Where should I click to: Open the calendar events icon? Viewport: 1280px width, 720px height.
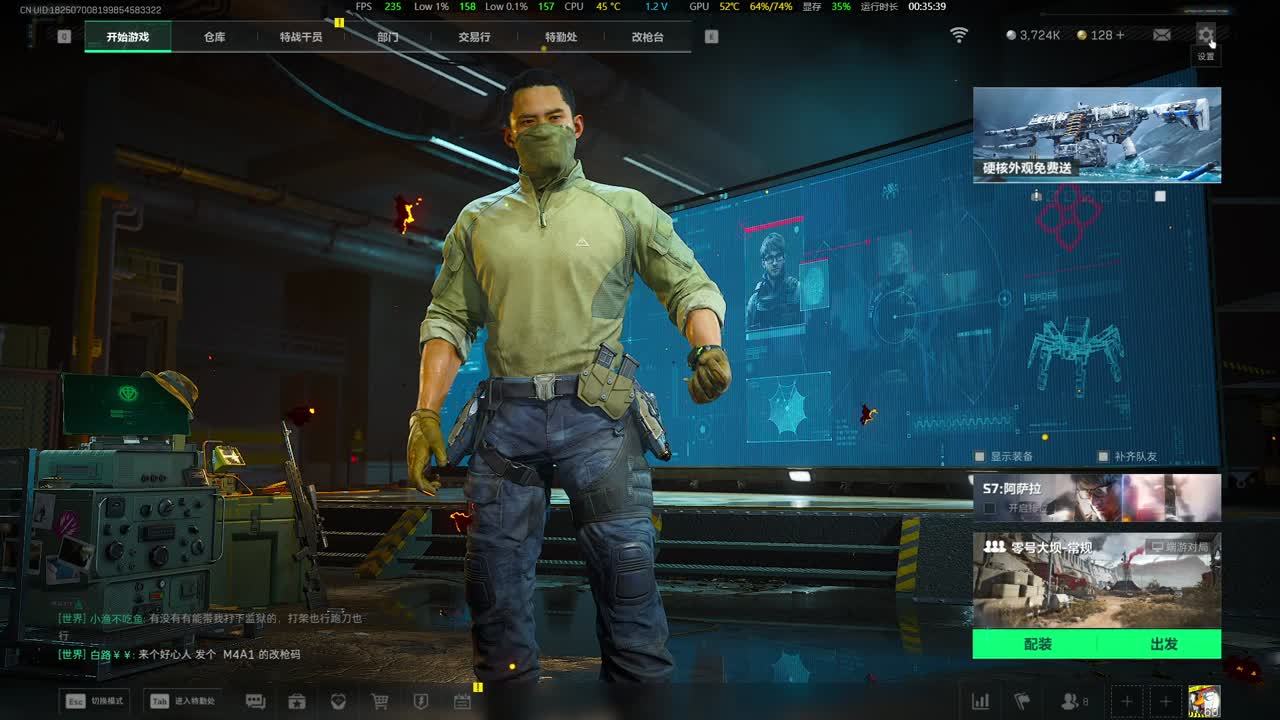[462, 701]
